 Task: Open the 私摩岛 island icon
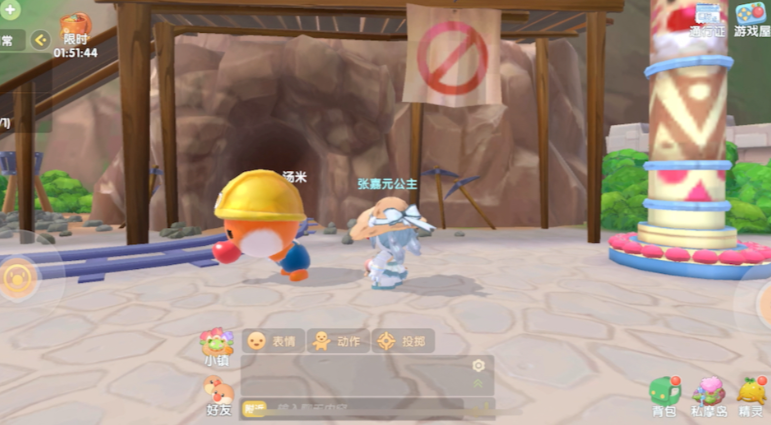click(x=709, y=395)
